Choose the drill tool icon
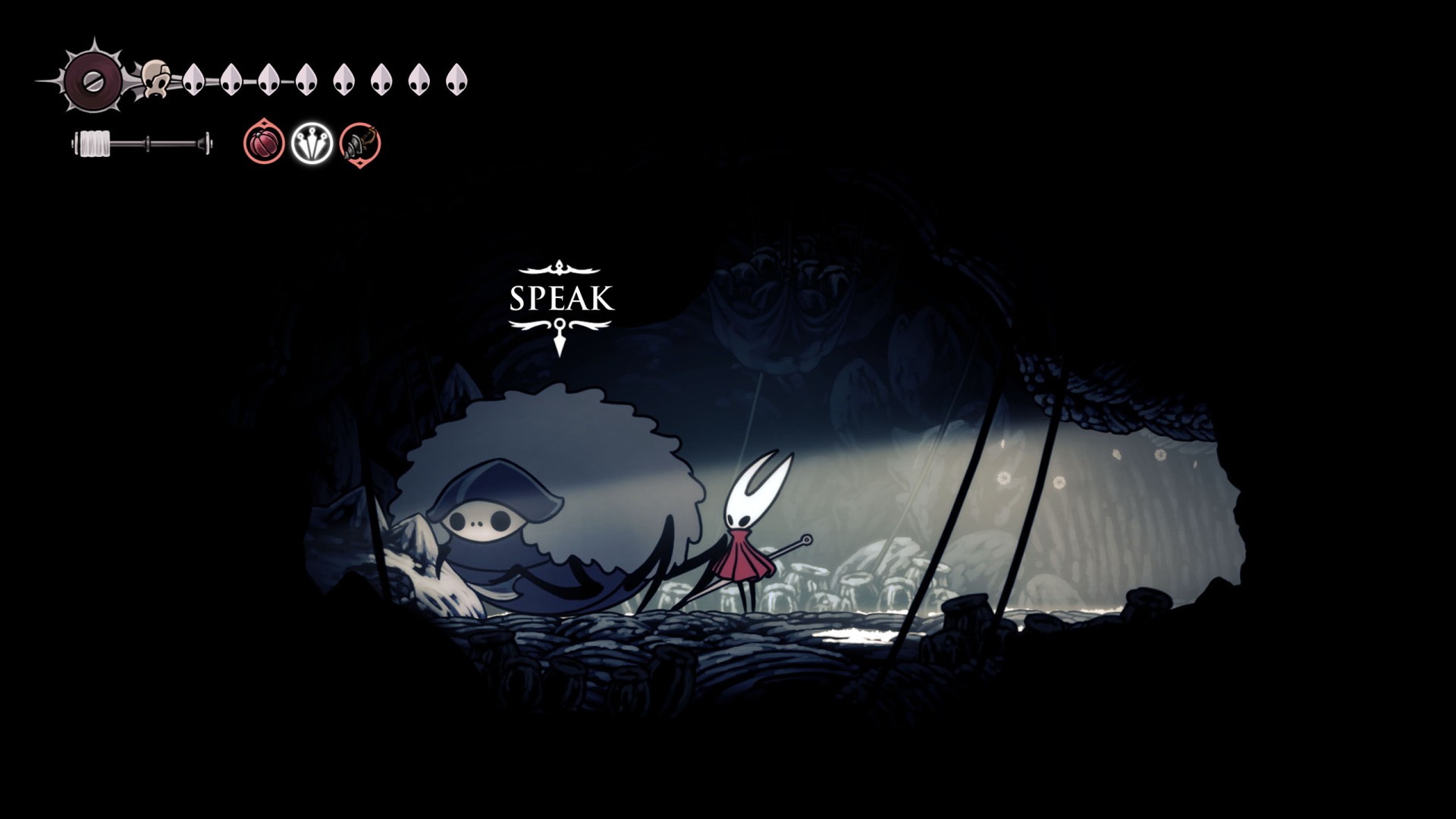 pos(359,143)
